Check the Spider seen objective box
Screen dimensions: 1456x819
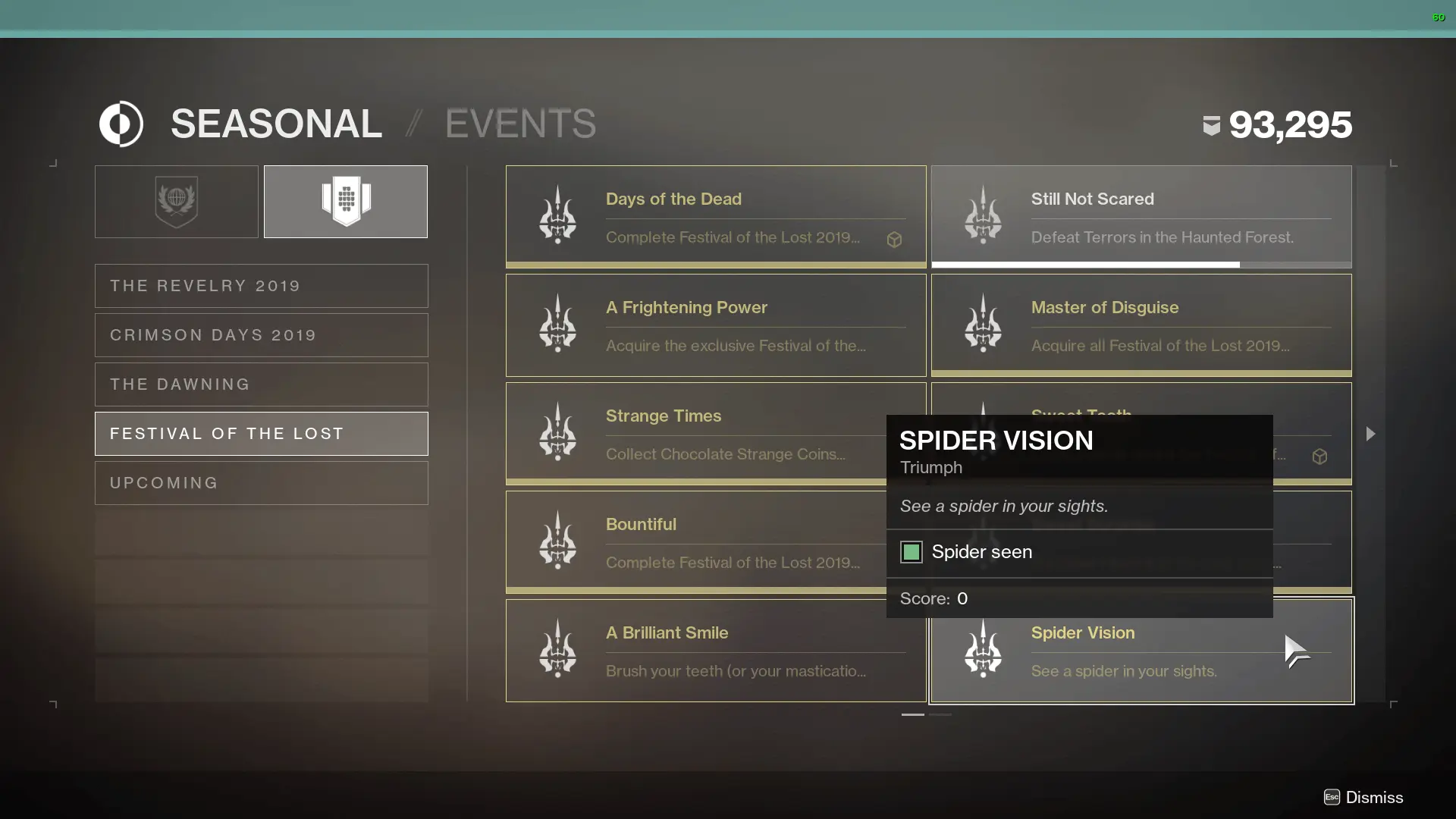point(911,552)
